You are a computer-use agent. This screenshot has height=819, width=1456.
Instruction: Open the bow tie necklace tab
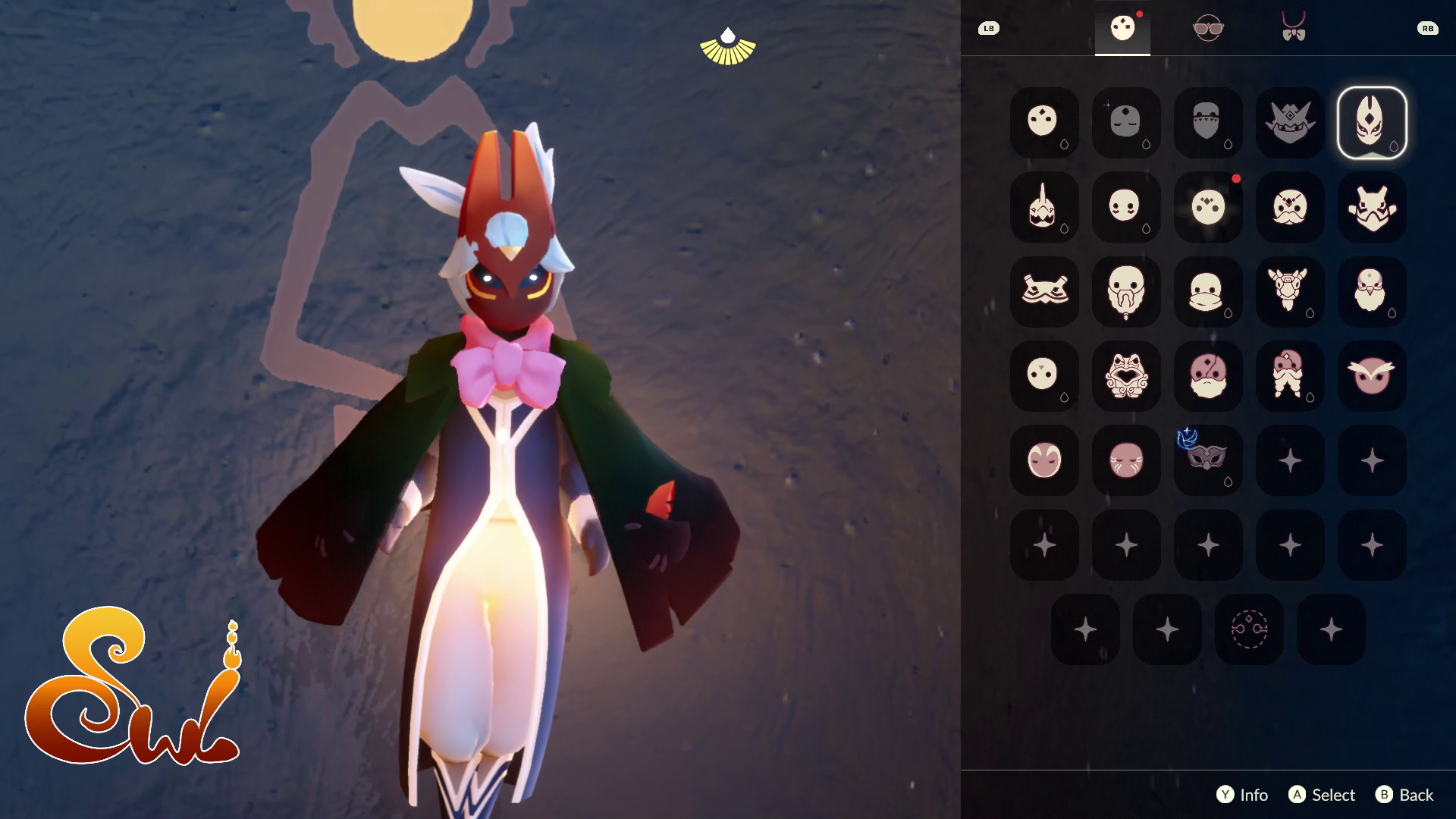(x=1293, y=29)
